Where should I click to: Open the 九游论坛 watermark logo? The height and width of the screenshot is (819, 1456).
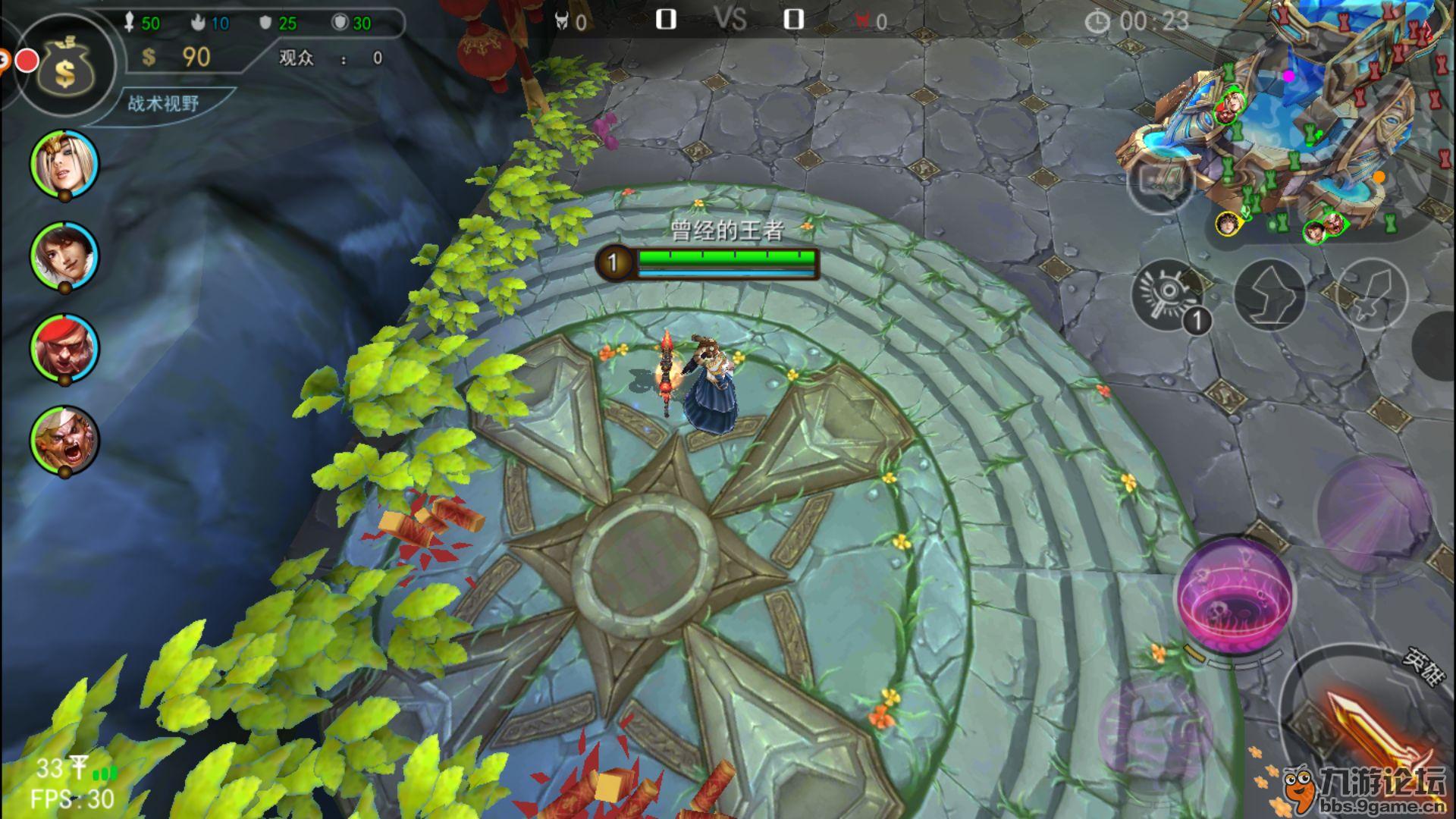(x=1365, y=789)
